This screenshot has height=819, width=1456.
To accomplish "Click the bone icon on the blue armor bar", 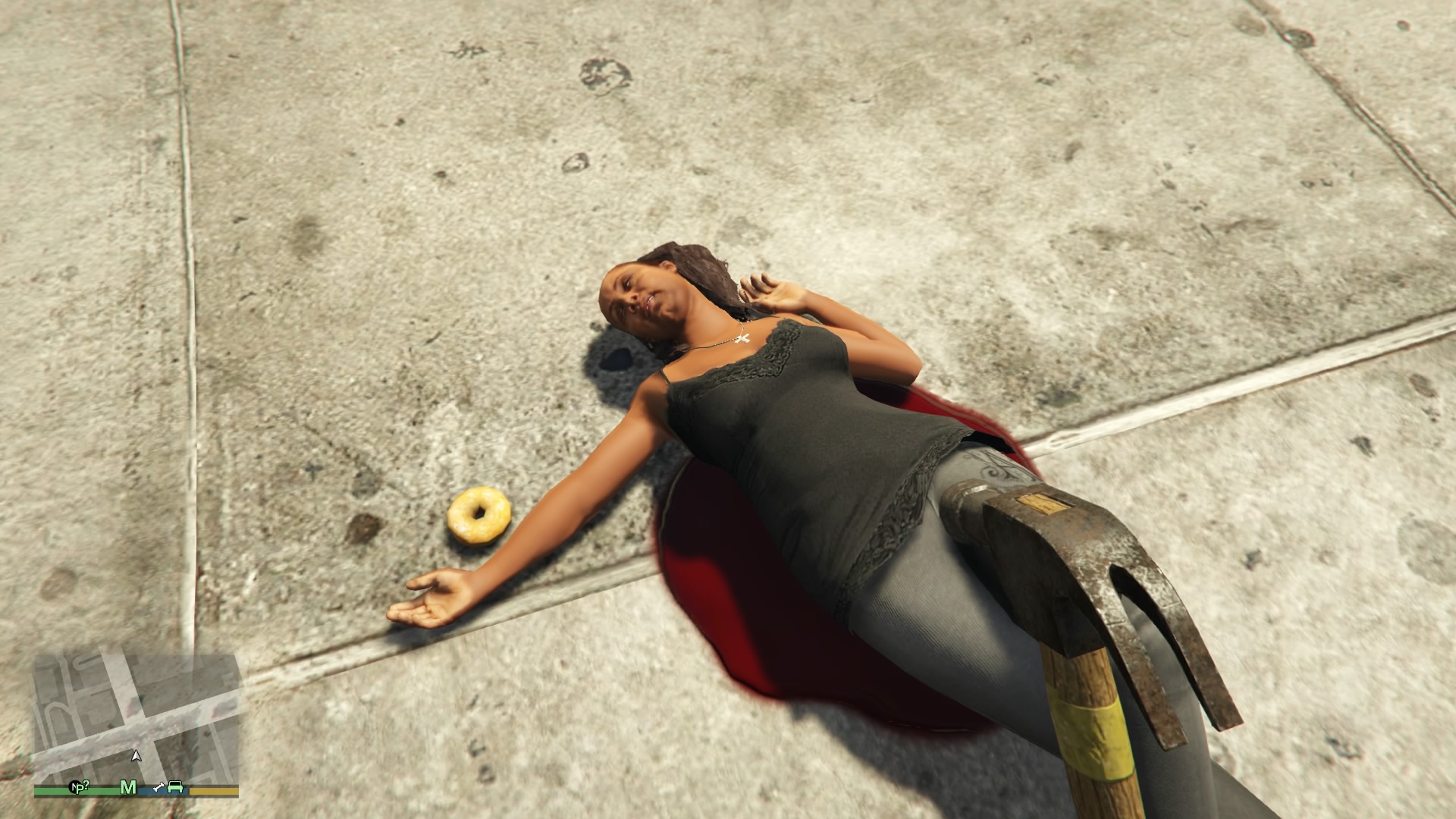I will [159, 789].
